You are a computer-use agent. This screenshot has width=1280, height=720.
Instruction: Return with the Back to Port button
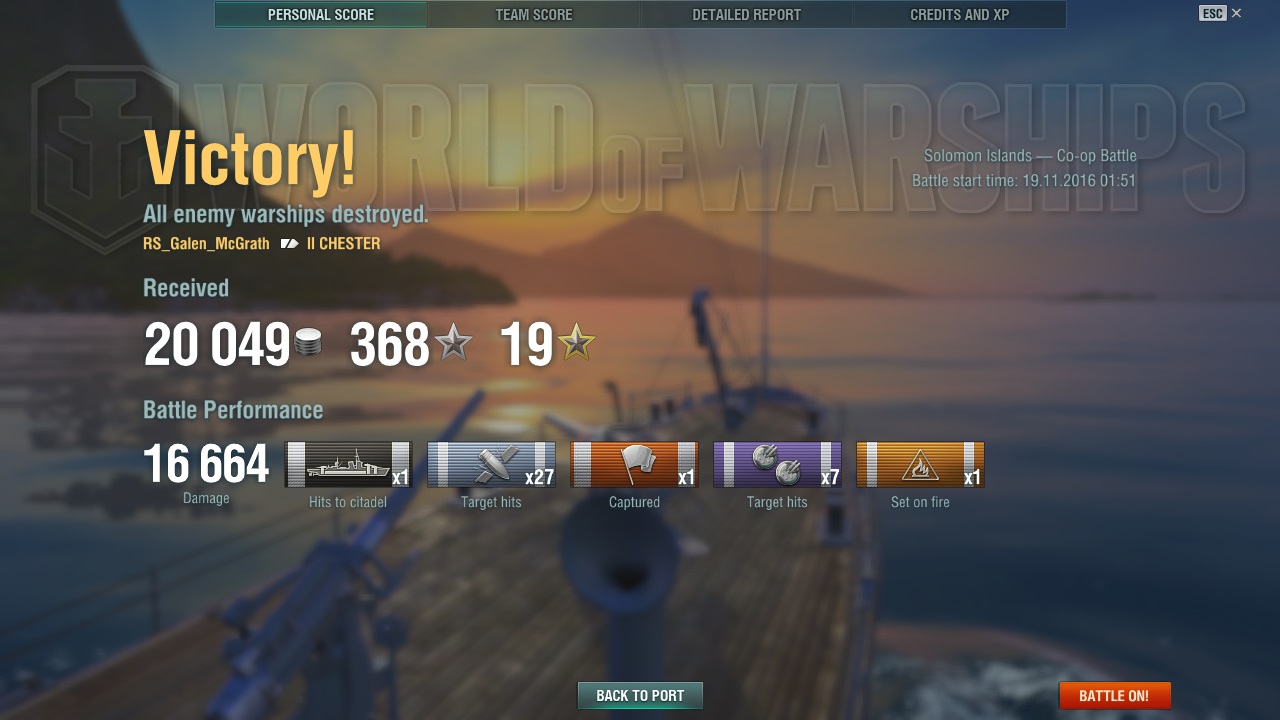coord(640,696)
